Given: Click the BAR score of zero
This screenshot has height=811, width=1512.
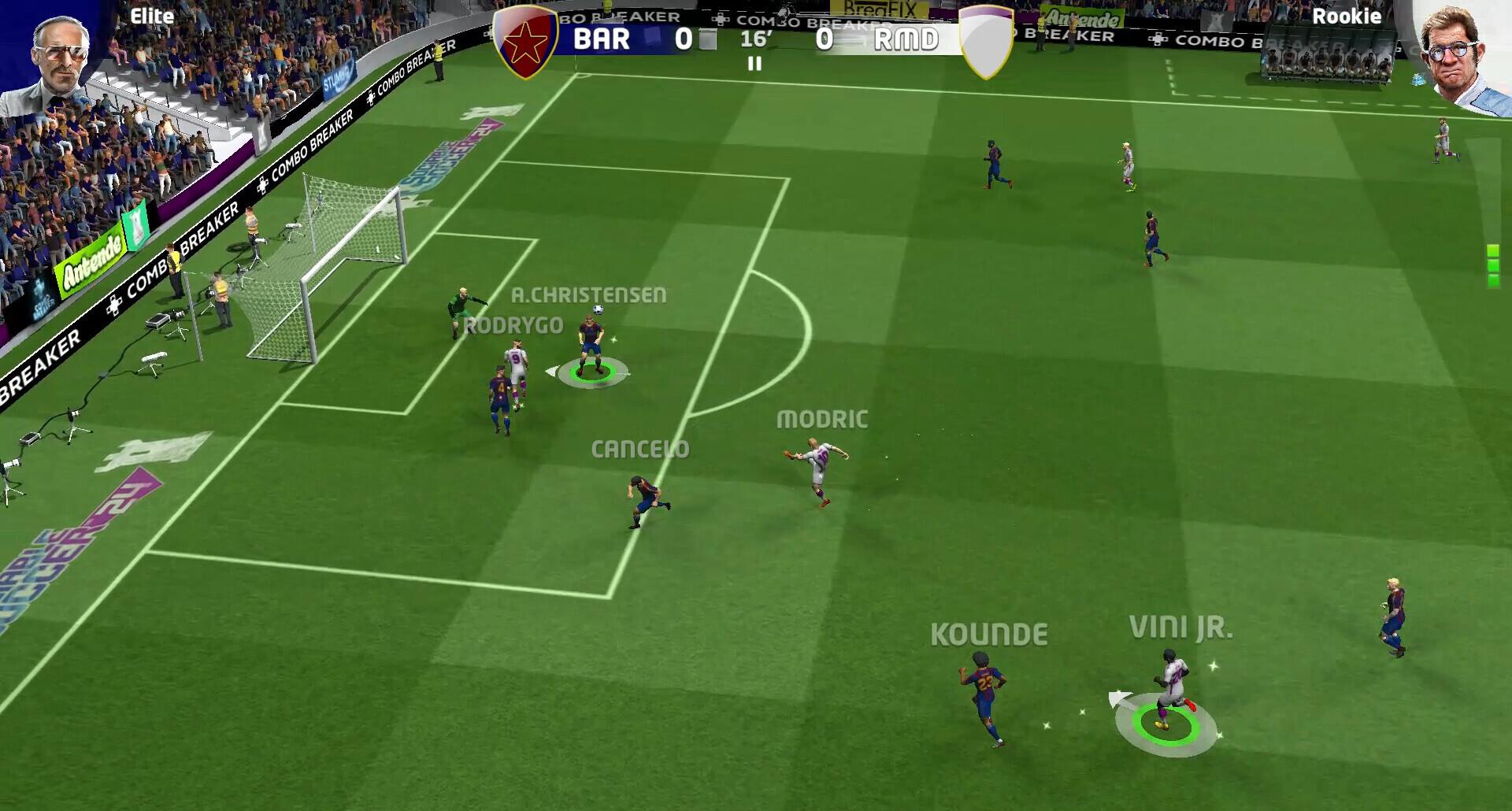Looking at the screenshot, I should (684, 40).
